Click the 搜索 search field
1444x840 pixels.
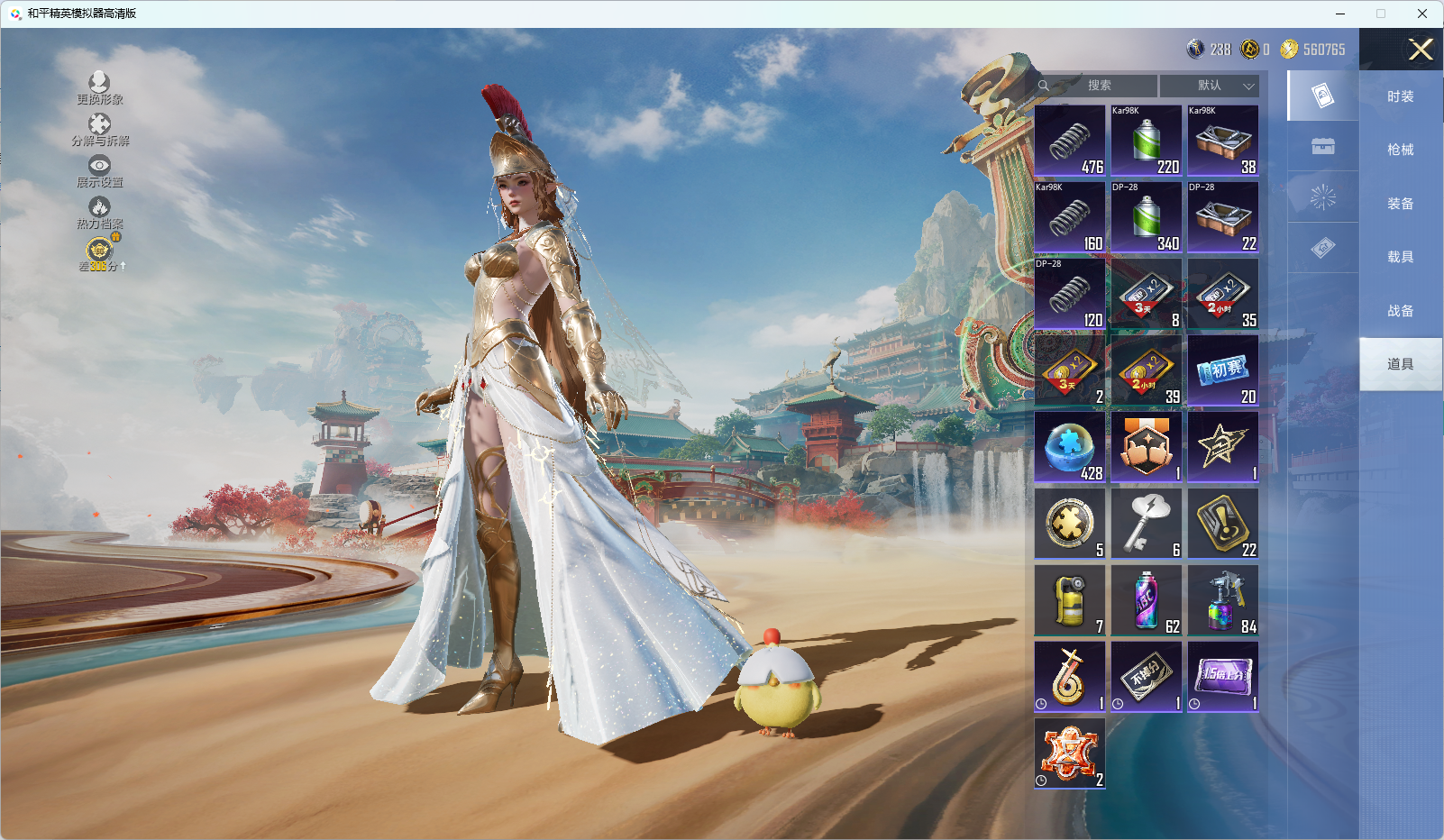(1098, 86)
